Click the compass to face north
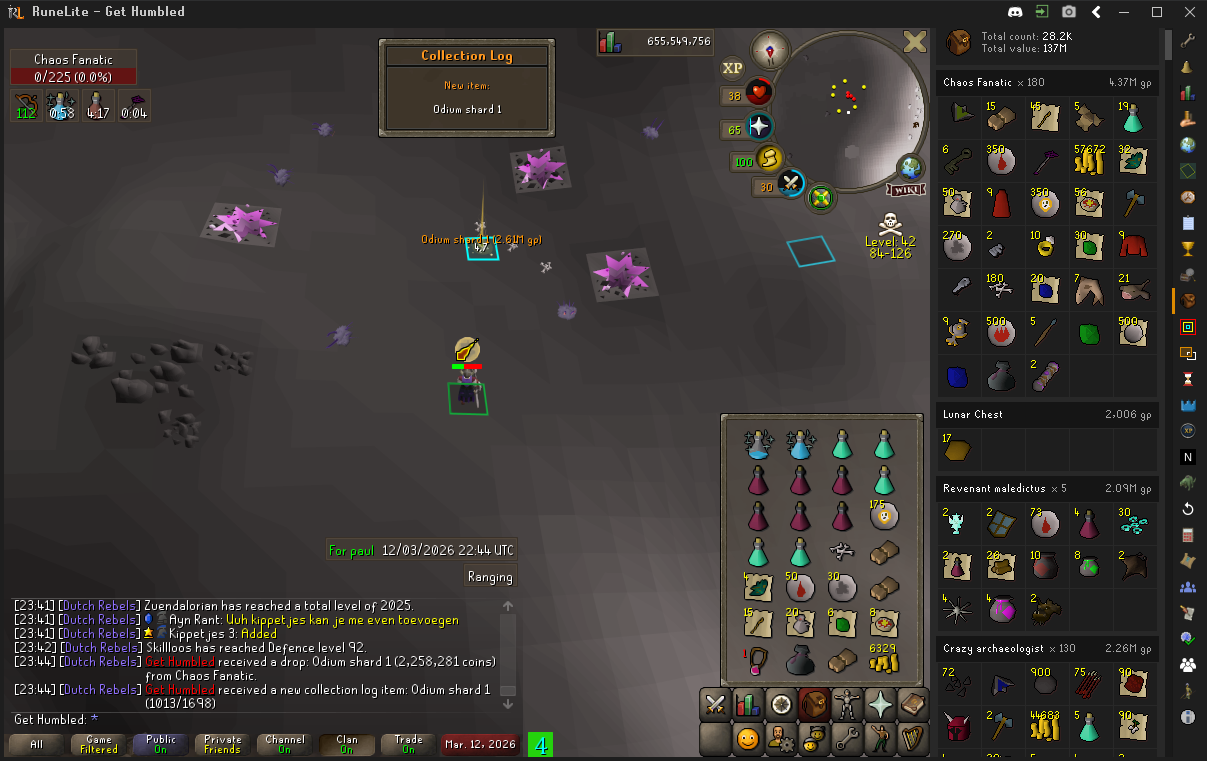This screenshot has height=761, width=1207. [770, 49]
